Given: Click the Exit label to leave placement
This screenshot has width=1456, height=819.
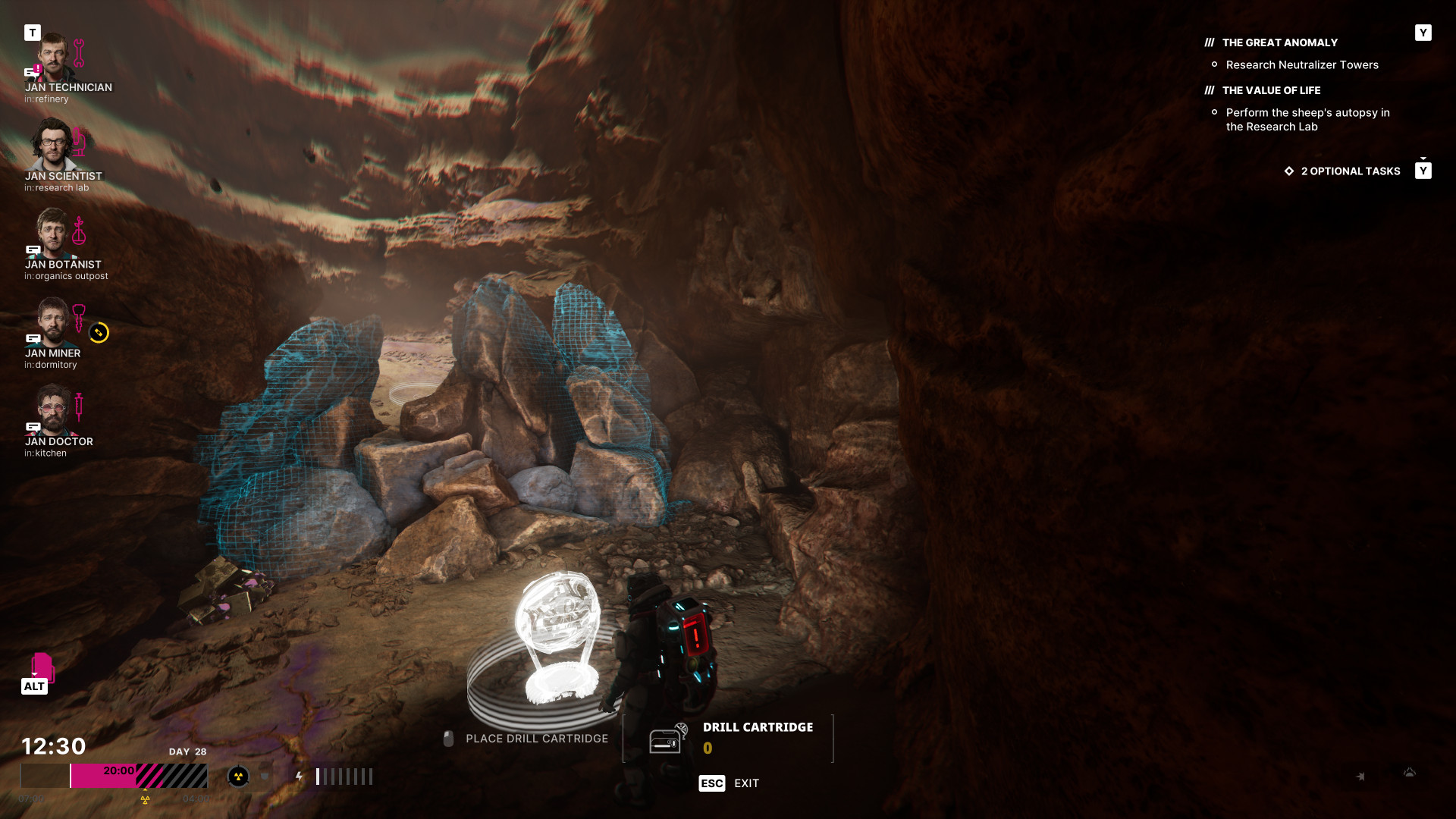Looking at the screenshot, I should click(746, 783).
